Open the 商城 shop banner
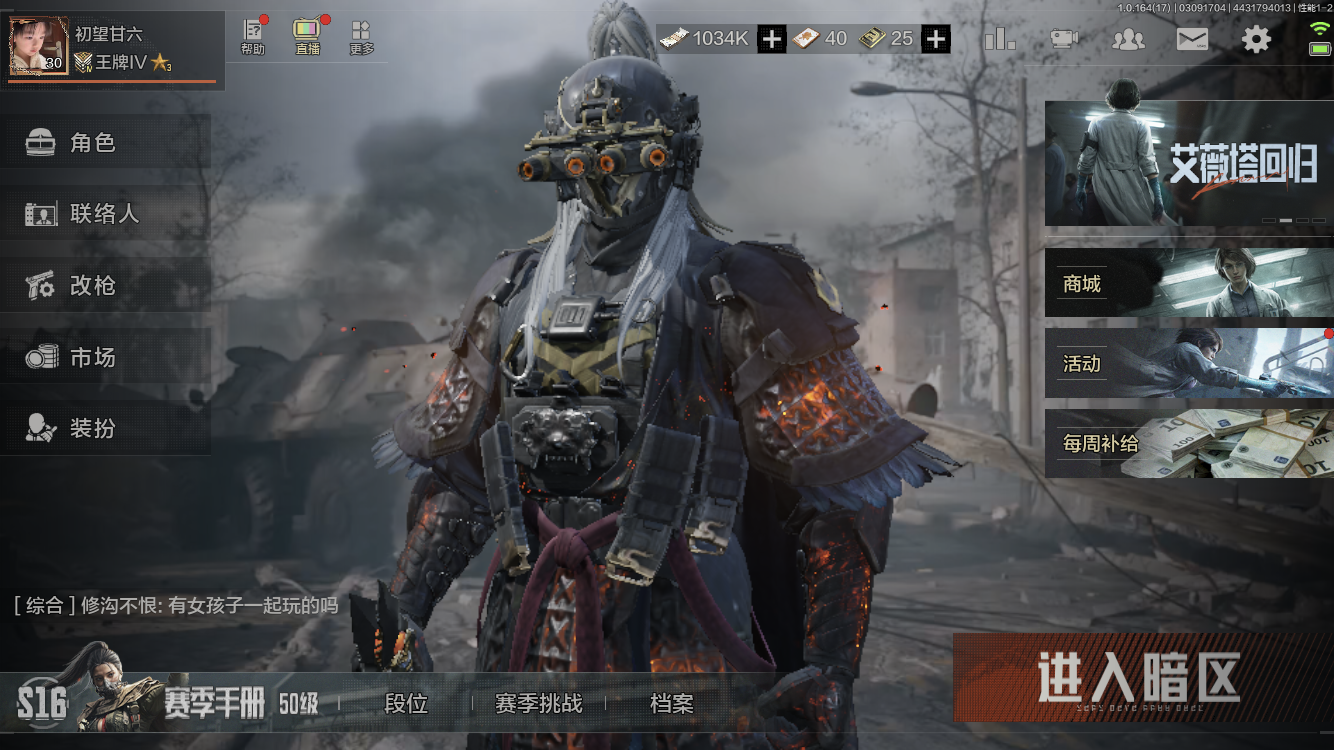1334x750 pixels. [x=1188, y=284]
